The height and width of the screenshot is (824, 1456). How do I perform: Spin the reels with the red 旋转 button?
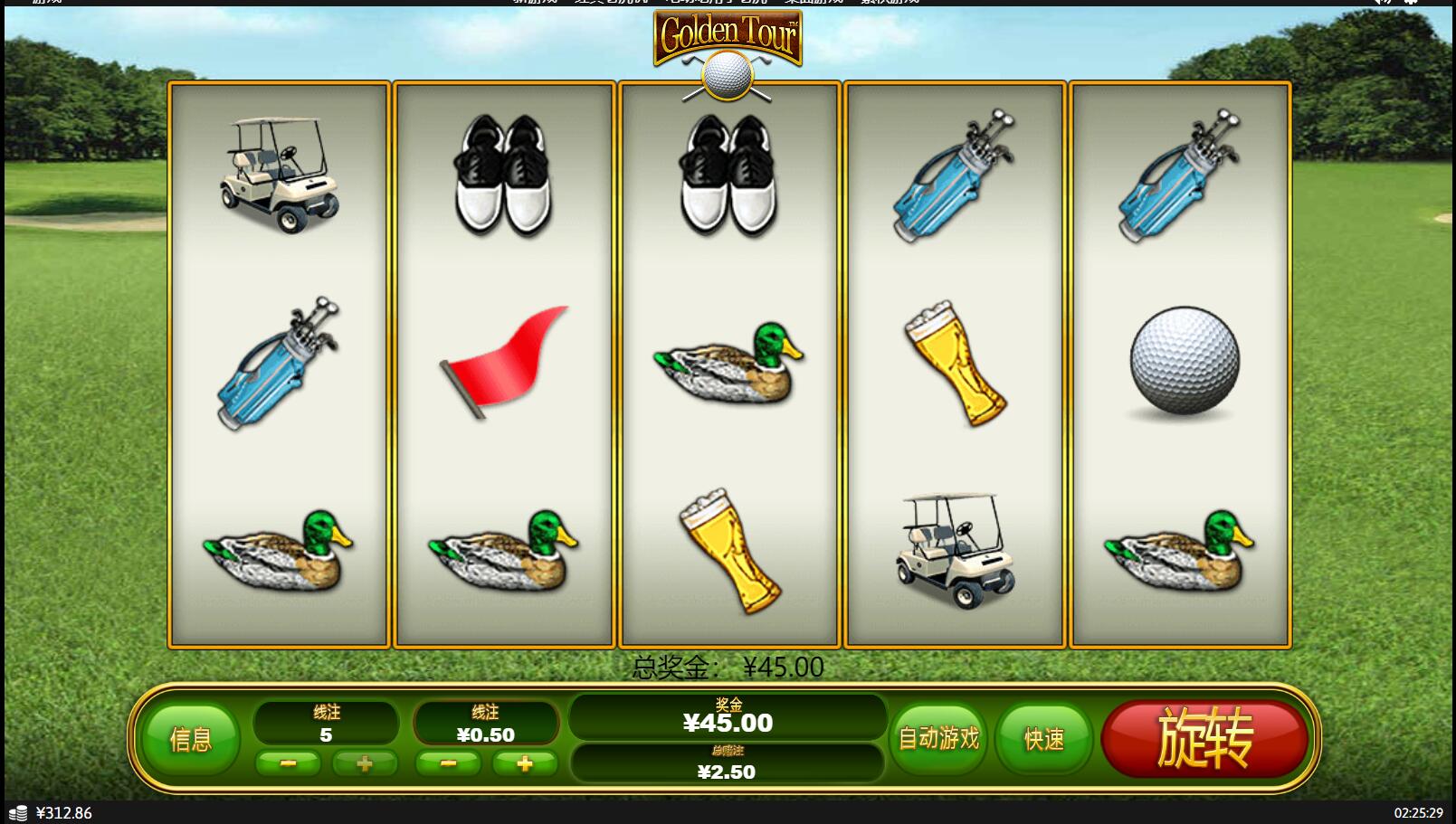[1204, 738]
